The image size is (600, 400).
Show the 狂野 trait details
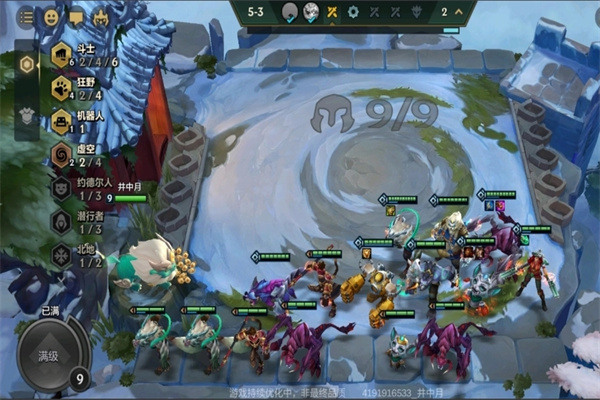pyautogui.click(x=61, y=88)
